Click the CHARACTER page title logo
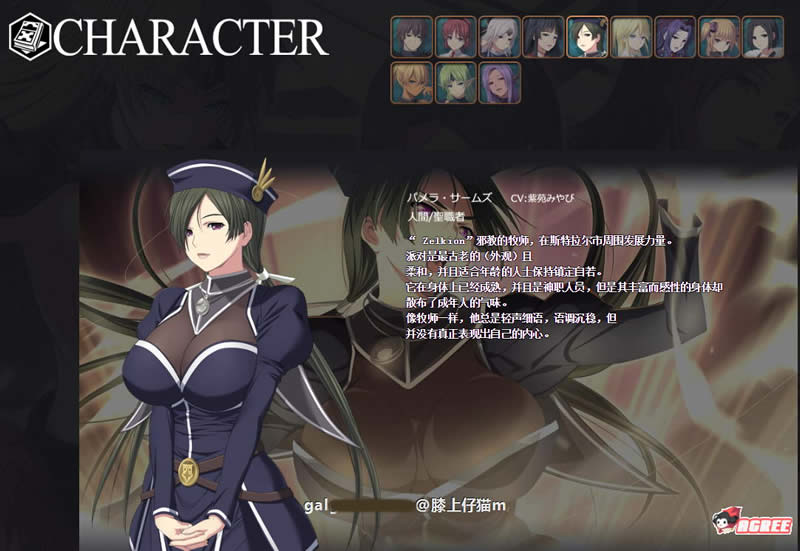This screenshot has width=800, height=551. 168,37
